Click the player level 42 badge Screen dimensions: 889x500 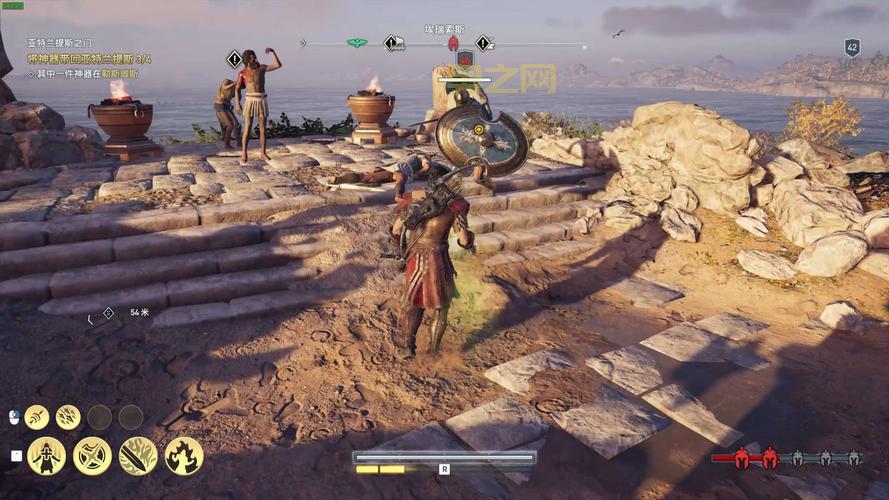pyautogui.click(x=852, y=47)
